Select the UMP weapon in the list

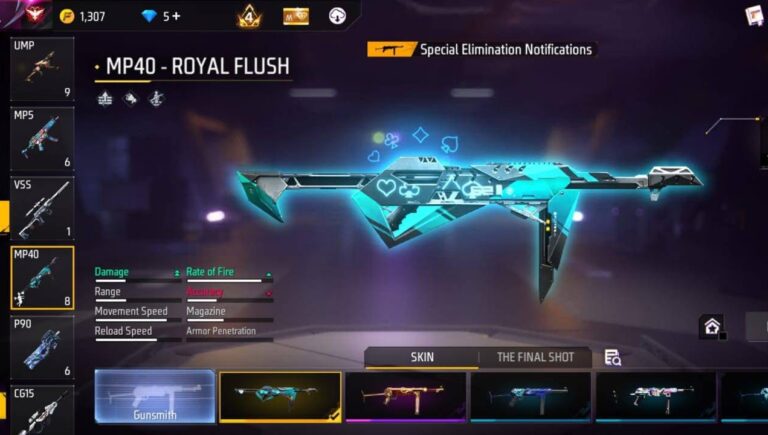[42, 70]
